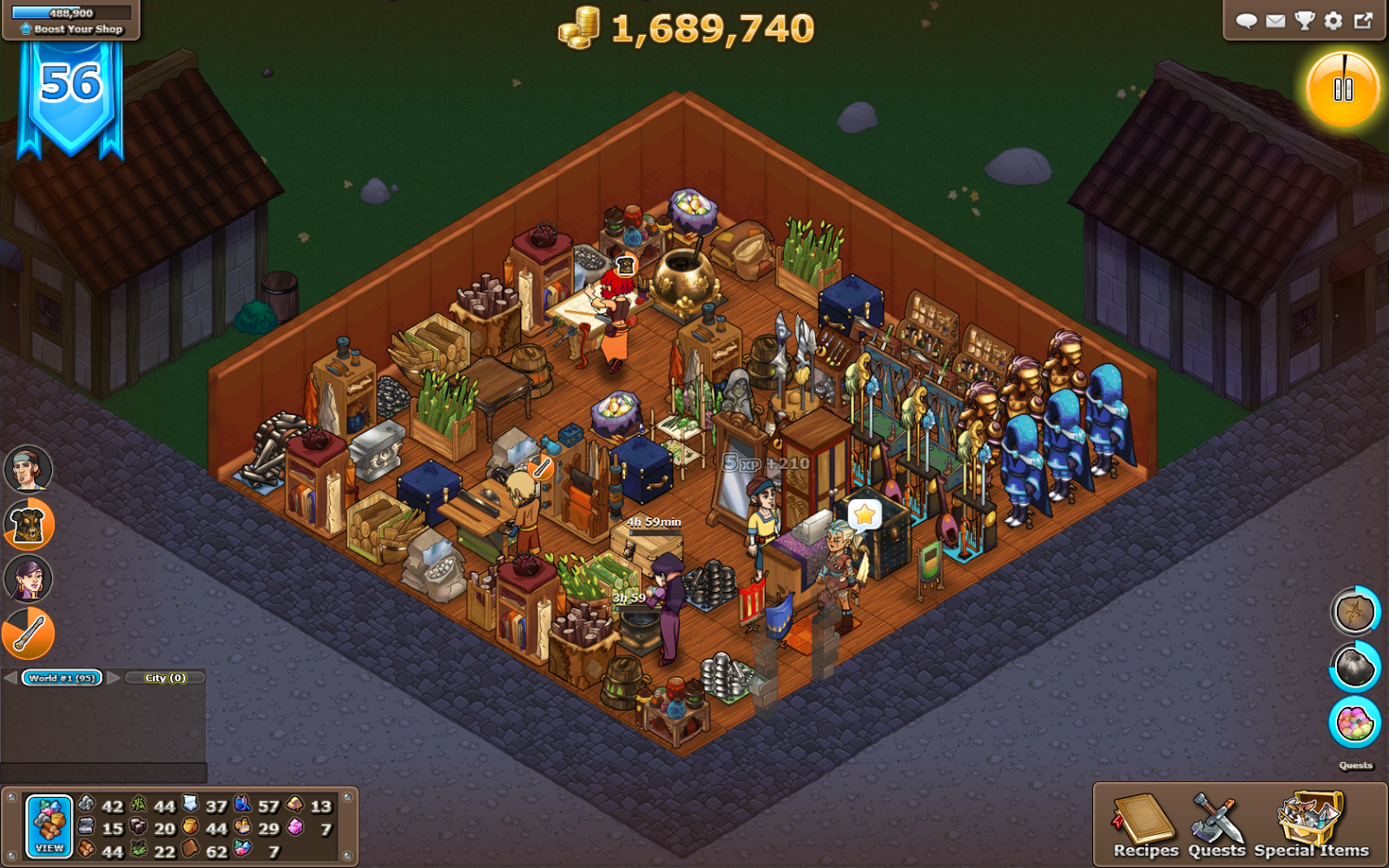Click the star bubble above the chest

863,515
